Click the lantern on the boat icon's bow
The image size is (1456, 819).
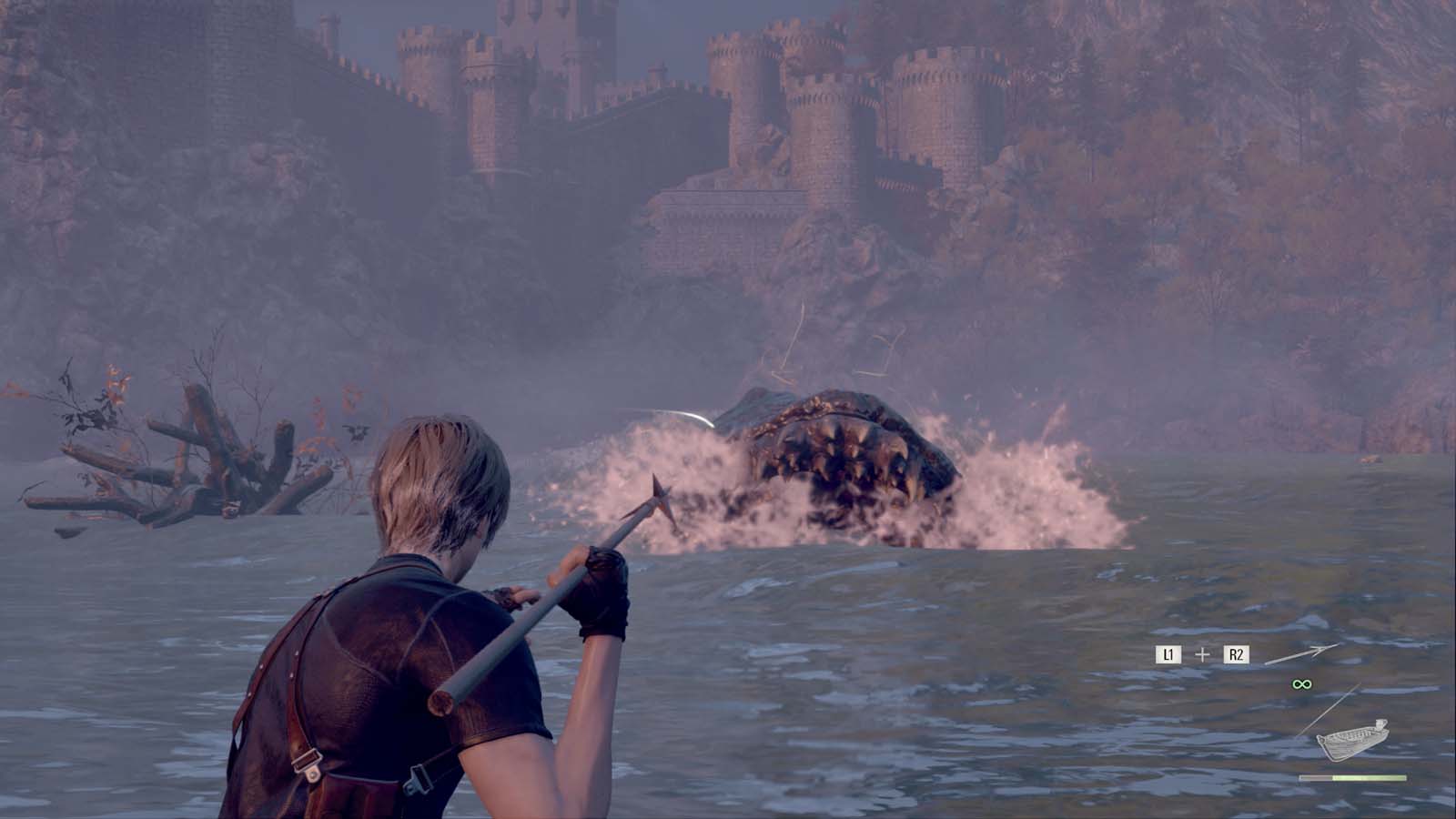tap(1380, 724)
